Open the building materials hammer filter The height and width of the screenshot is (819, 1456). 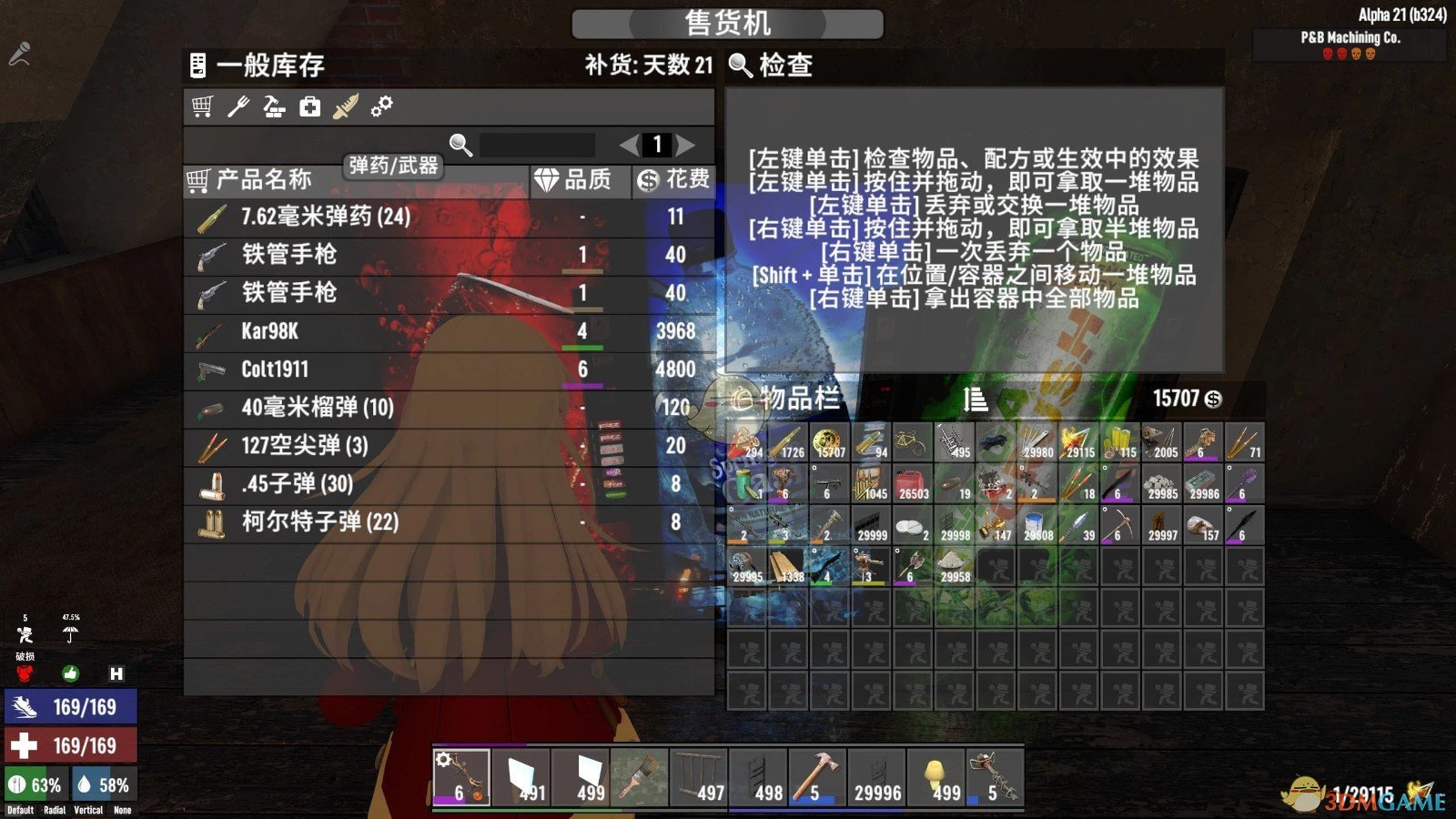pyautogui.click(x=275, y=107)
